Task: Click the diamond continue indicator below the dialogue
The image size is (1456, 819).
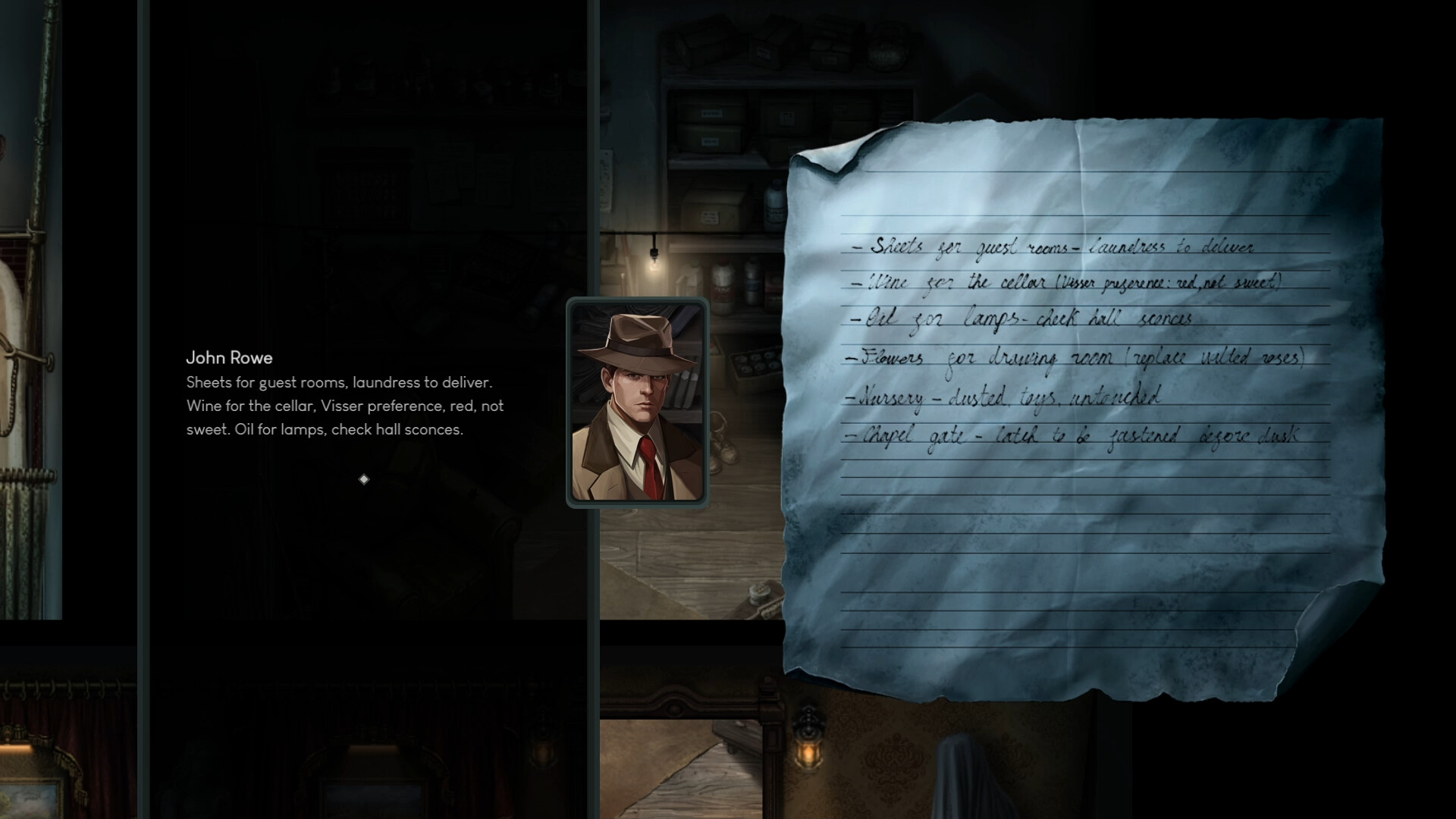Action: (x=364, y=479)
